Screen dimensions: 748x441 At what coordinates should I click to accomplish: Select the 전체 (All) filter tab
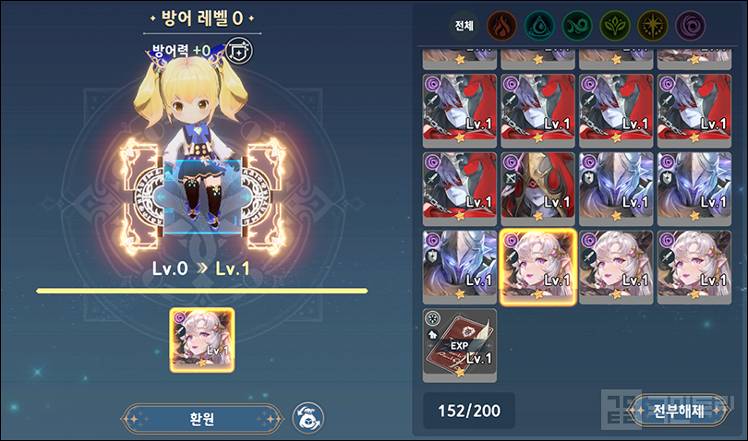click(464, 24)
